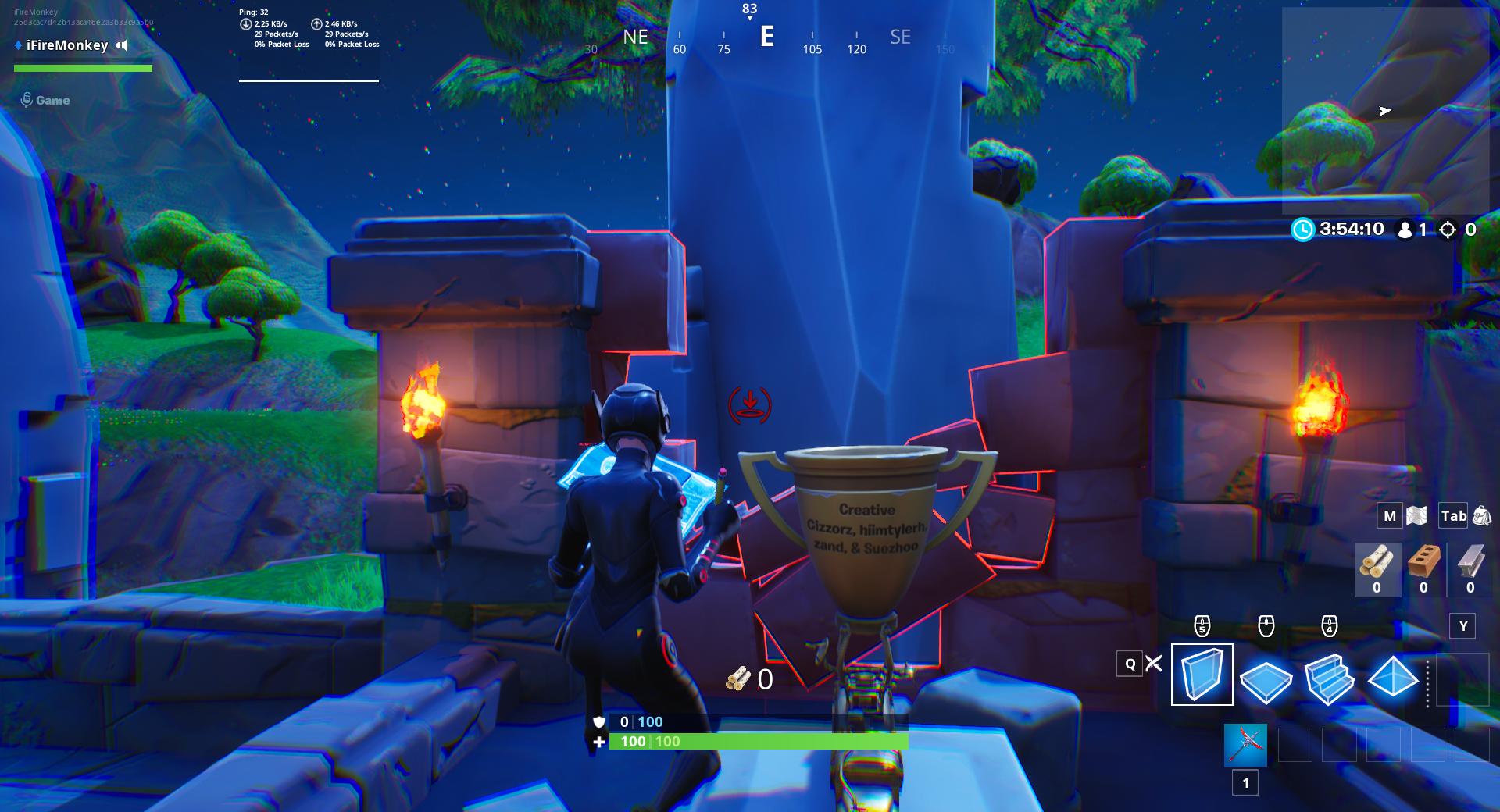Mute iFireMonkey via the speaker icon
Image resolution: width=1500 pixels, height=812 pixels.
coord(121,45)
